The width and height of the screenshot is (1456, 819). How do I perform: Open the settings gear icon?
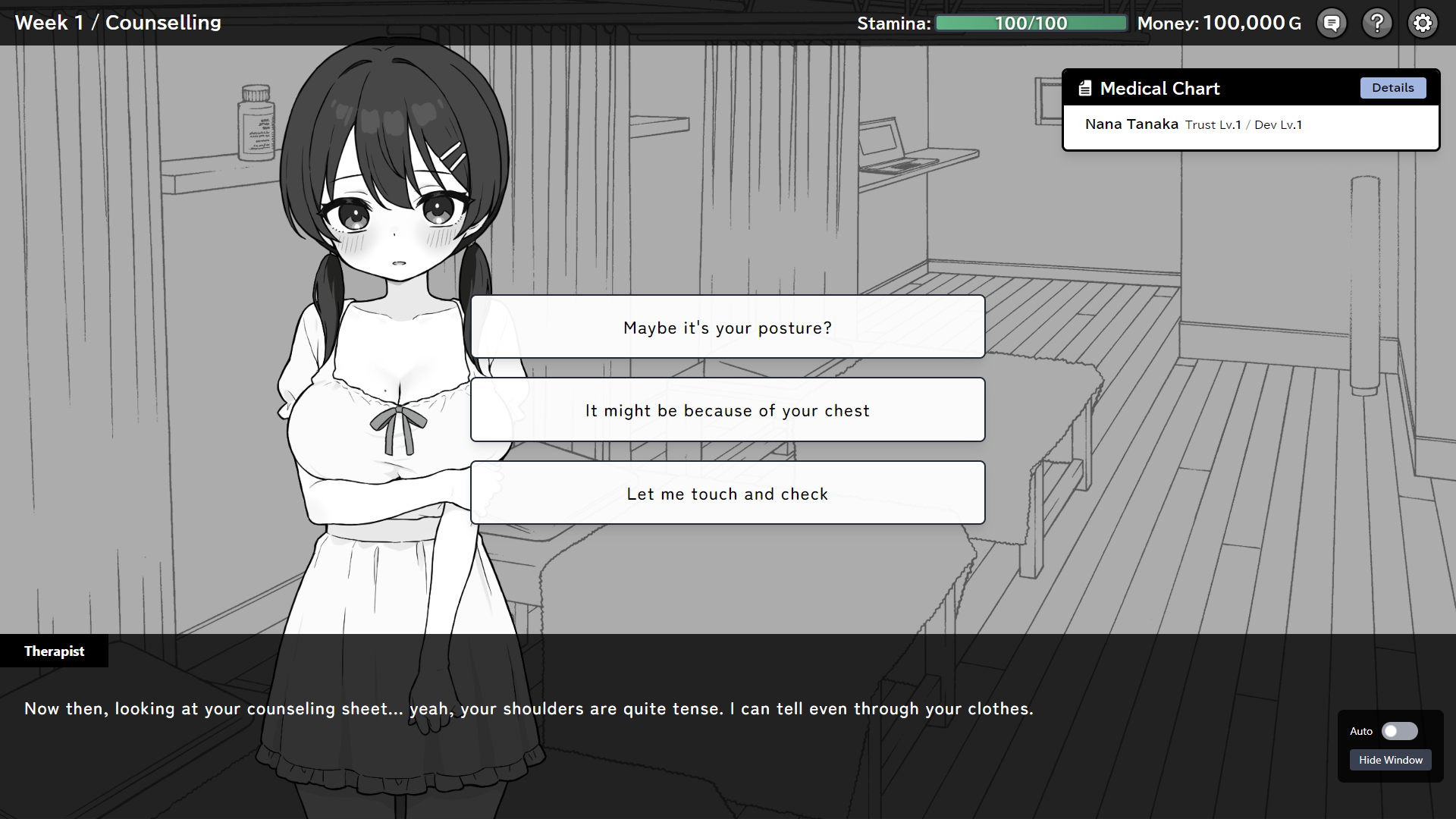pyautogui.click(x=1423, y=23)
